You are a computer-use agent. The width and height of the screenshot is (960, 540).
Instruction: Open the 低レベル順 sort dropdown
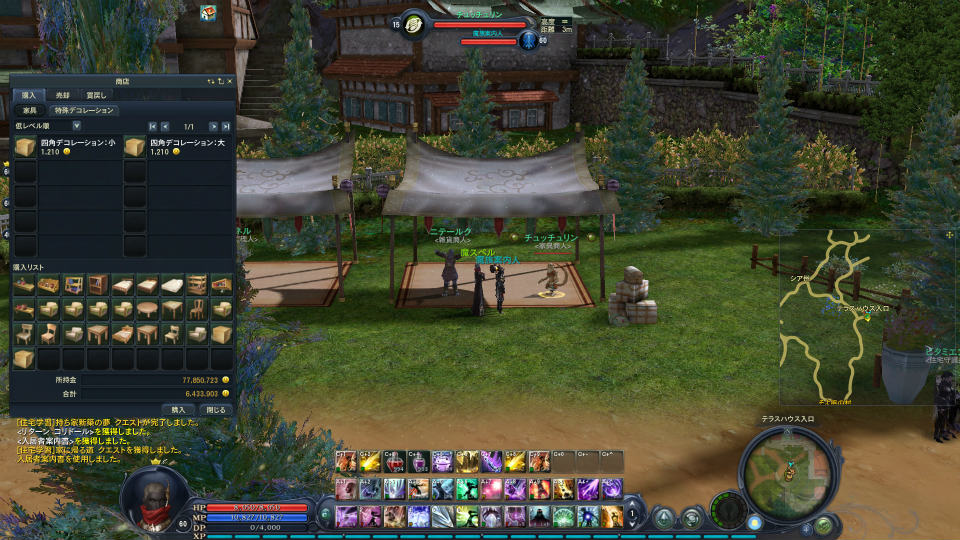76,126
